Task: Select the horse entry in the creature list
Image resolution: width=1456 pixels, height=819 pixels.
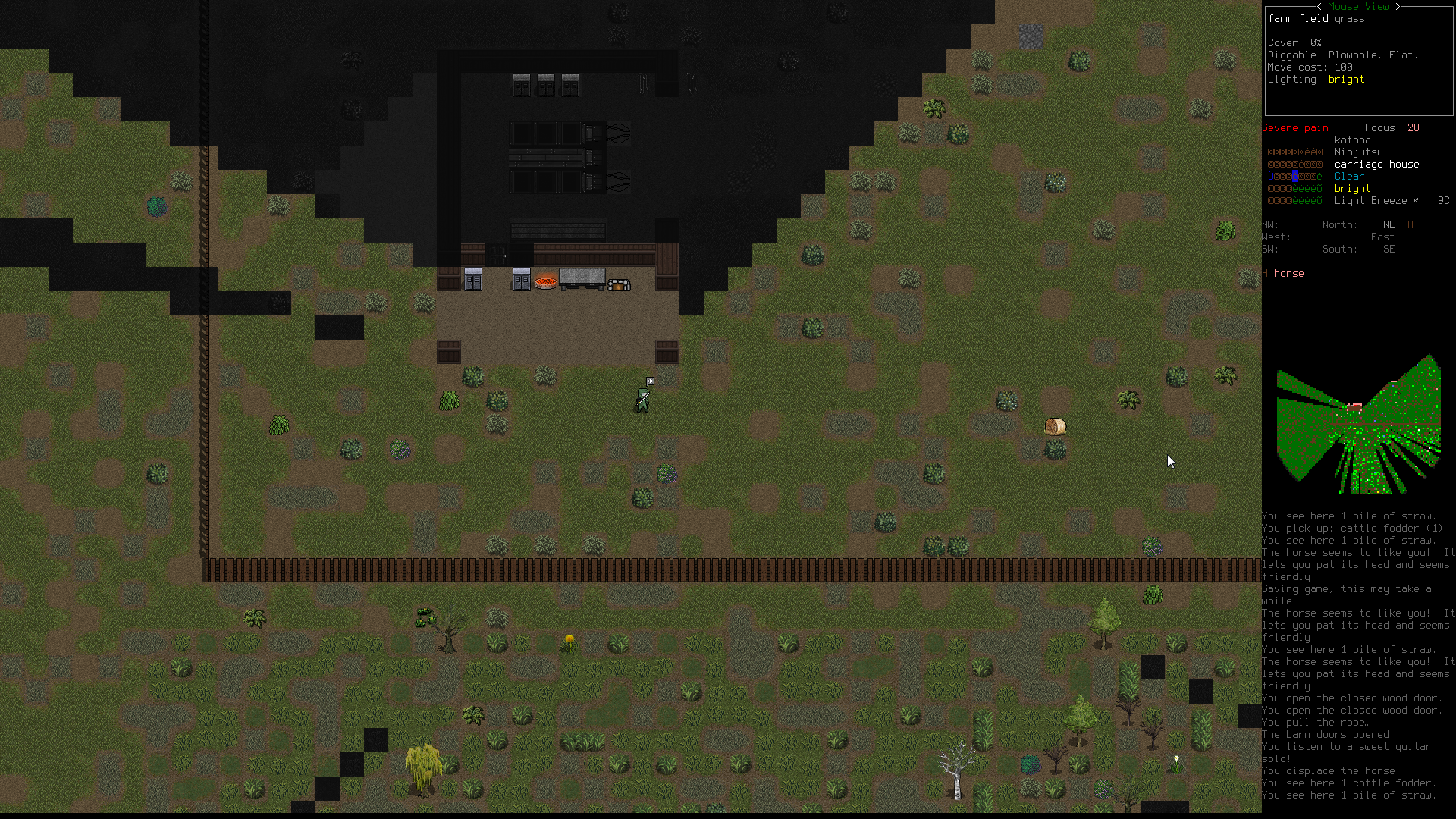Action: click(x=1288, y=274)
